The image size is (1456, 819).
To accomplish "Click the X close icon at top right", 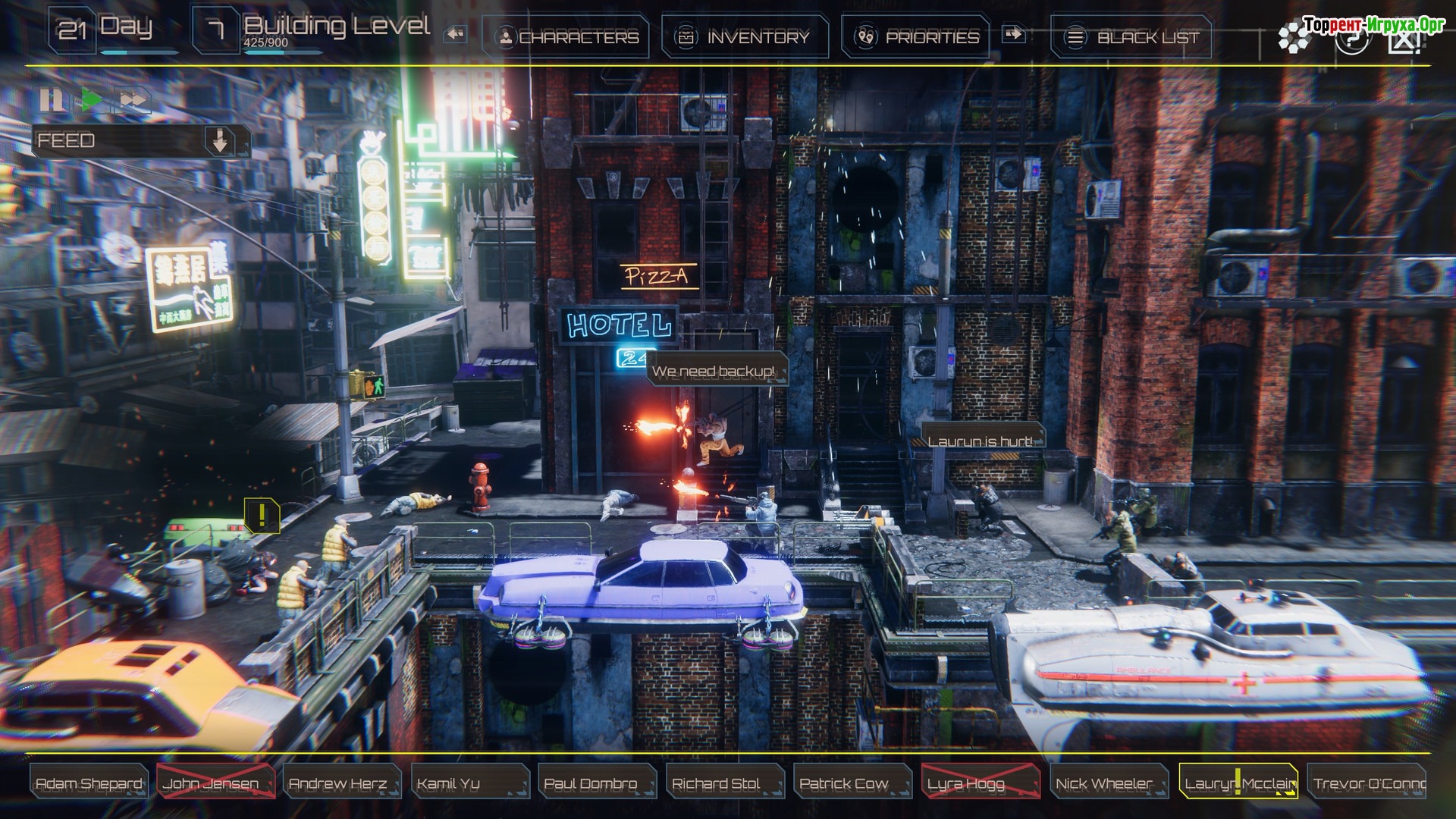I will pos(1404,39).
